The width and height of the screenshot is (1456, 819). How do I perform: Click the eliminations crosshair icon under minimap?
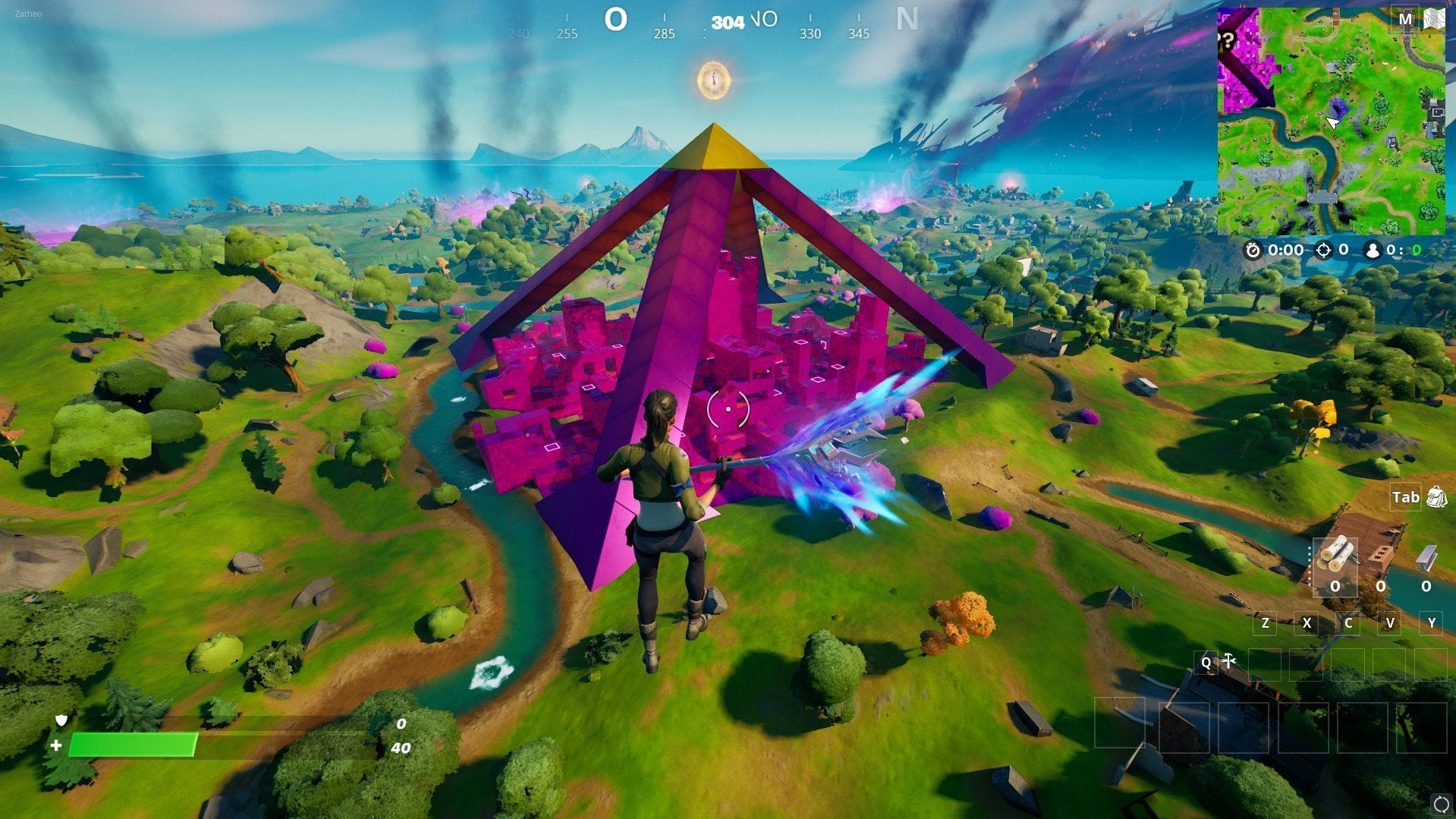(x=1323, y=250)
